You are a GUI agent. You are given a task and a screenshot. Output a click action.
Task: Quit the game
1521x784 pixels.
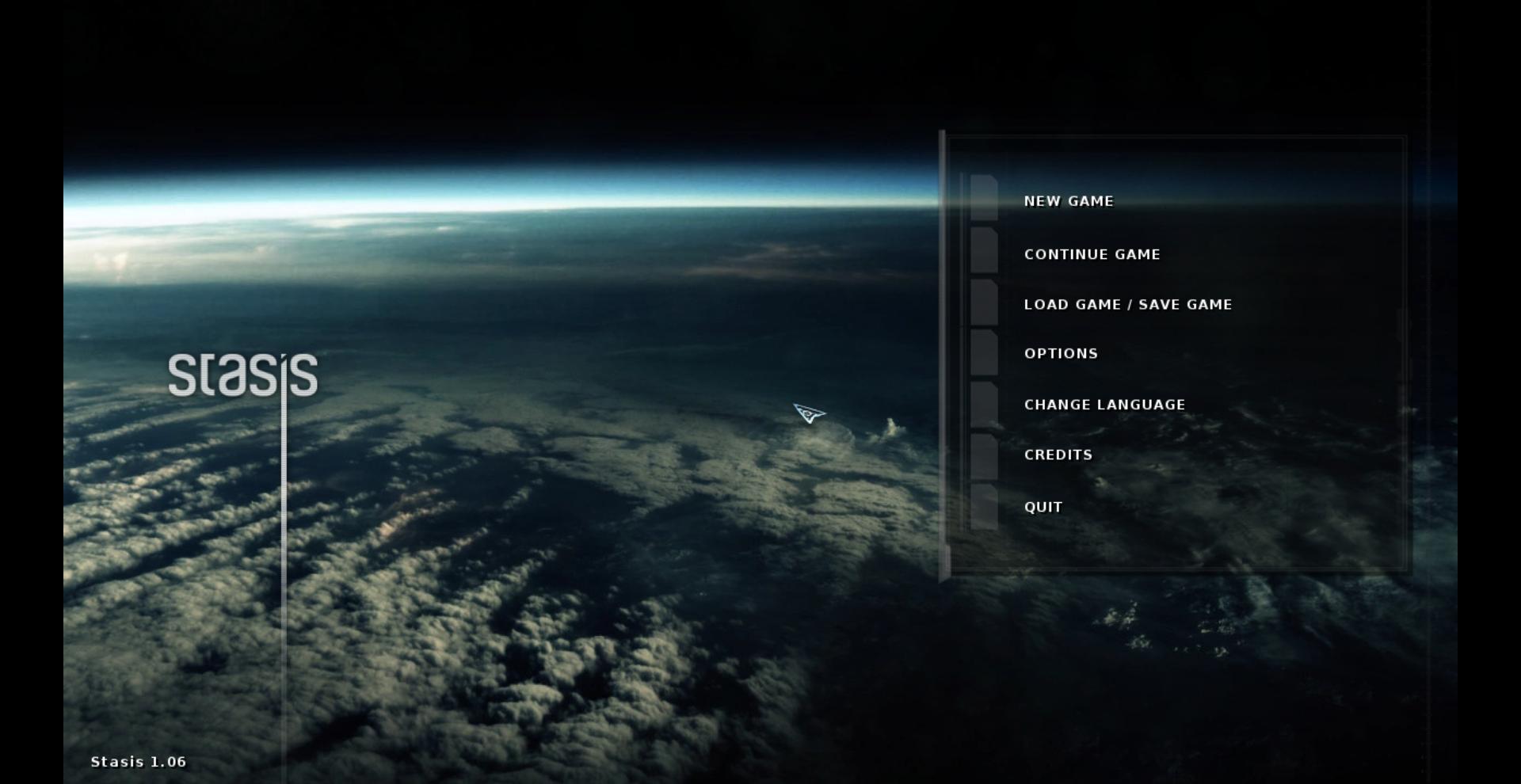pos(1043,507)
